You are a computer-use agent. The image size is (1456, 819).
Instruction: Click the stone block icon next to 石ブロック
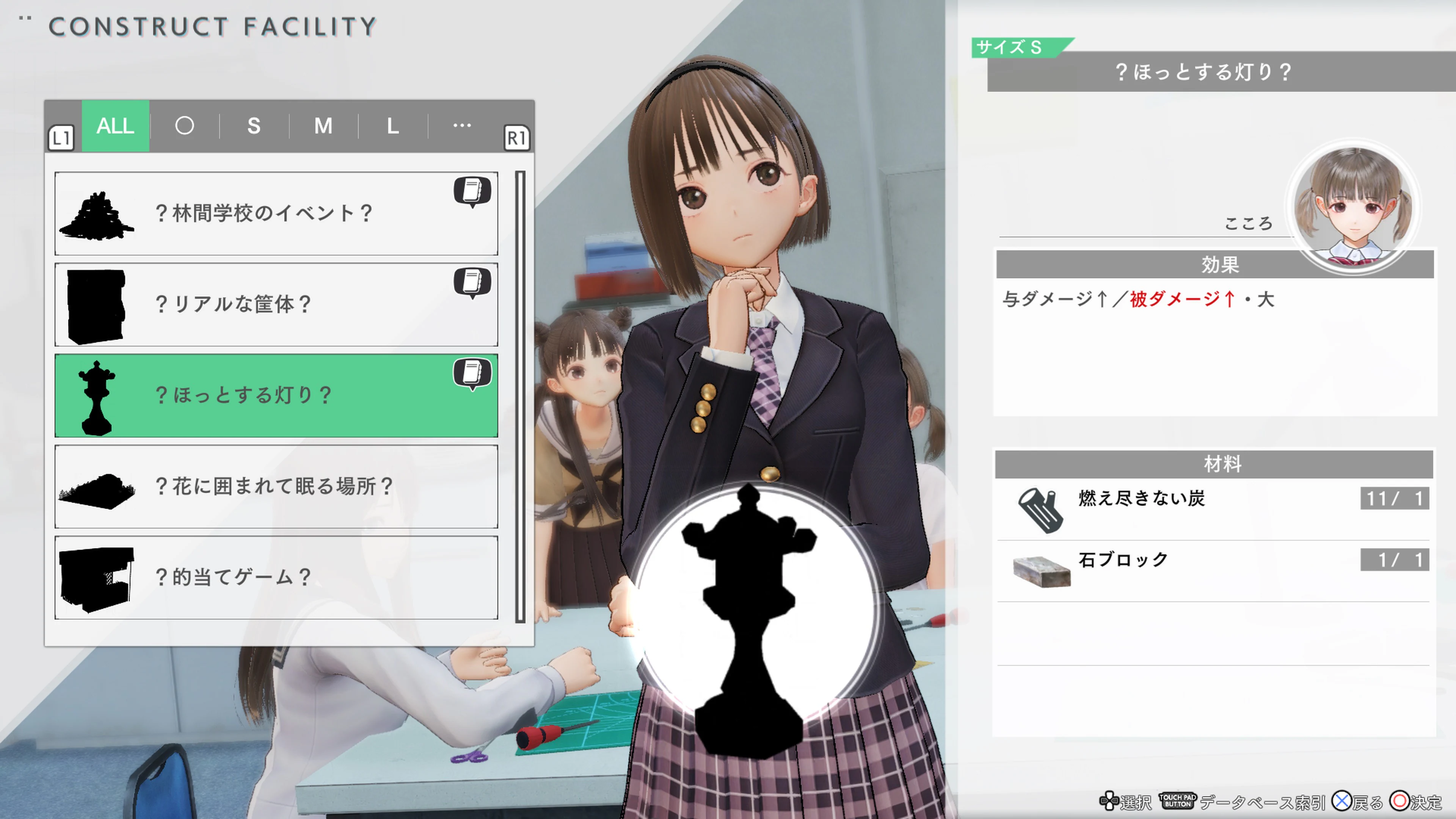(1042, 571)
